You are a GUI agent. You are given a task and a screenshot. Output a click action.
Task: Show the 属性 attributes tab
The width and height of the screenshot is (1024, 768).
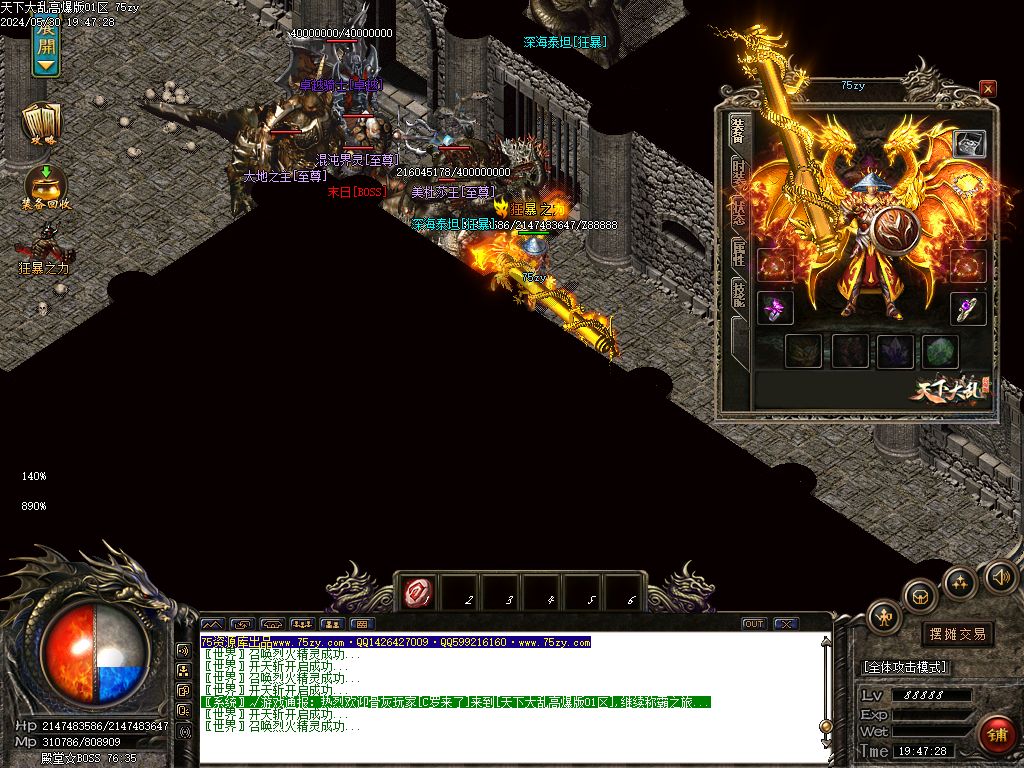(738, 252)
